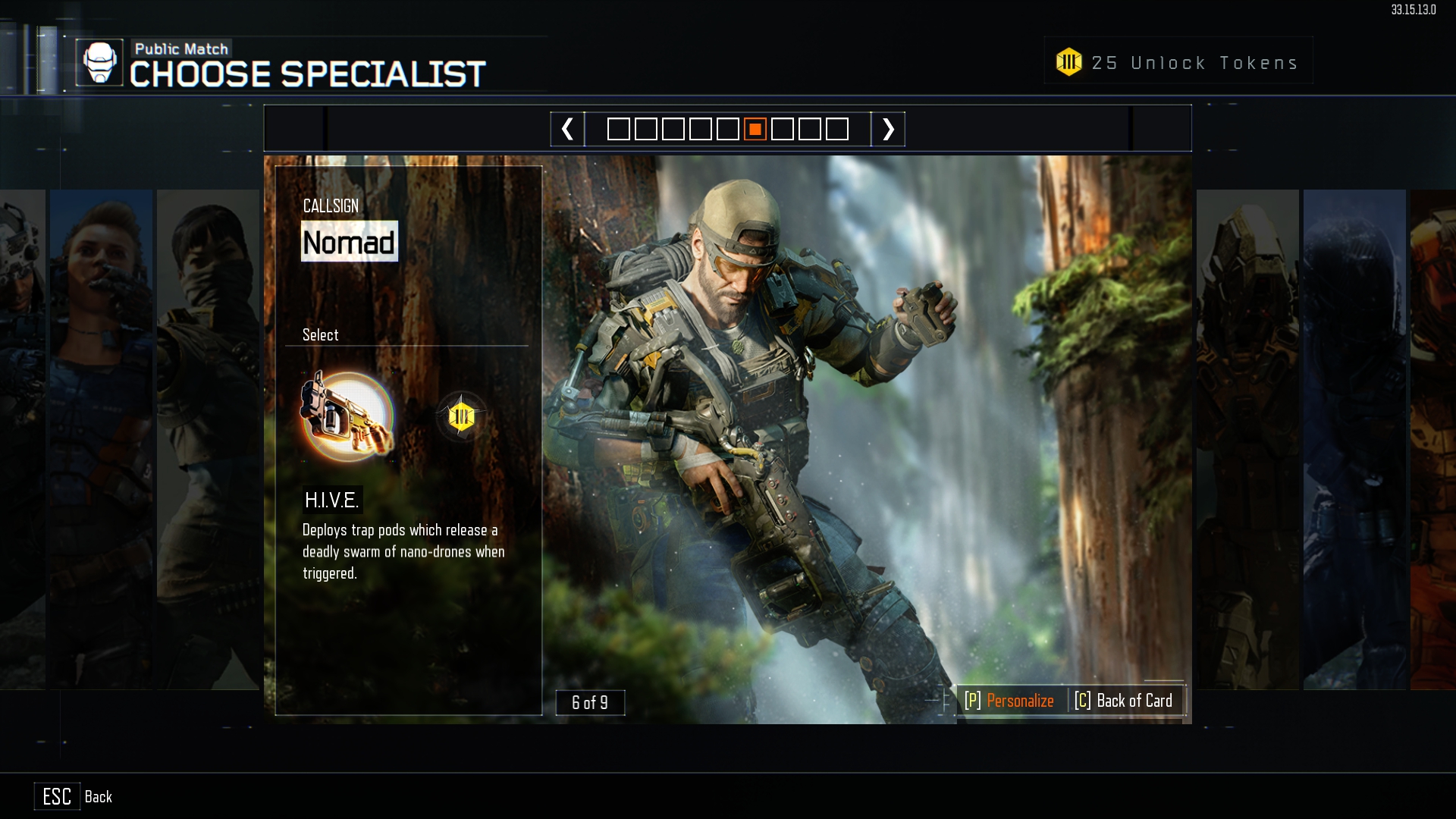Select the H.I.V.E. weapon icon
1456x819 pixels.
click(347, 416)
